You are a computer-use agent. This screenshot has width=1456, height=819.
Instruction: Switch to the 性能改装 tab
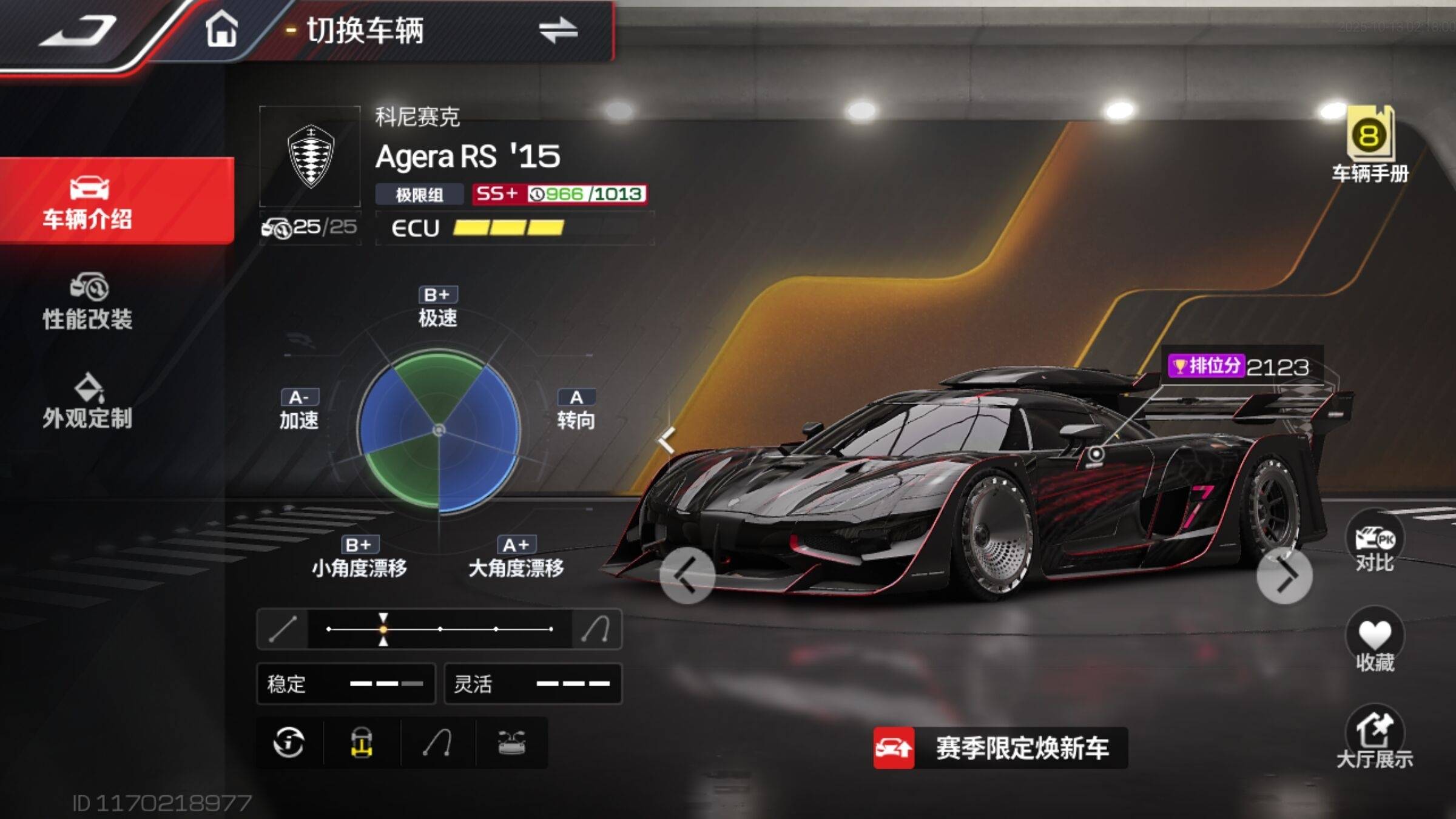point(88,302)
